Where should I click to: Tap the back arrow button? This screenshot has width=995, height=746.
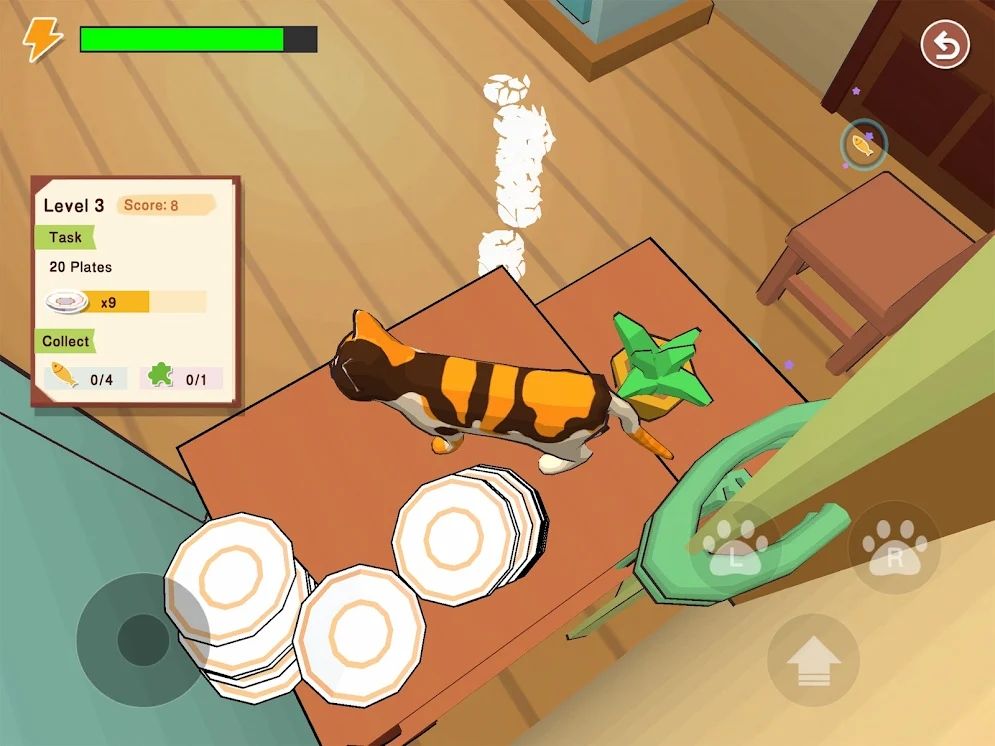(945, 46)
